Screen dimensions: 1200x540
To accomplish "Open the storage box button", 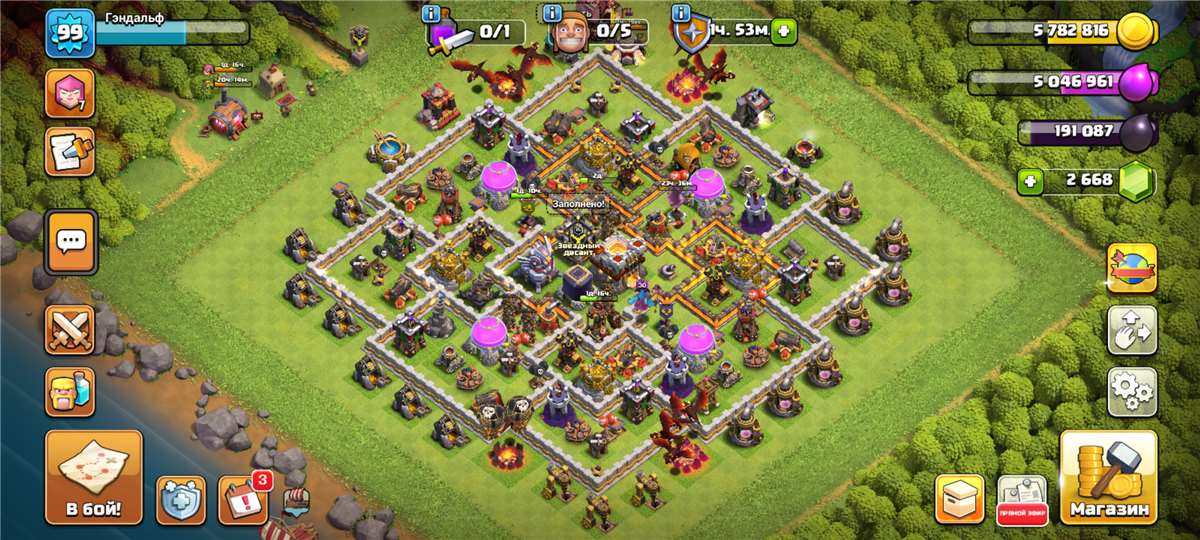I will (960, 499).
